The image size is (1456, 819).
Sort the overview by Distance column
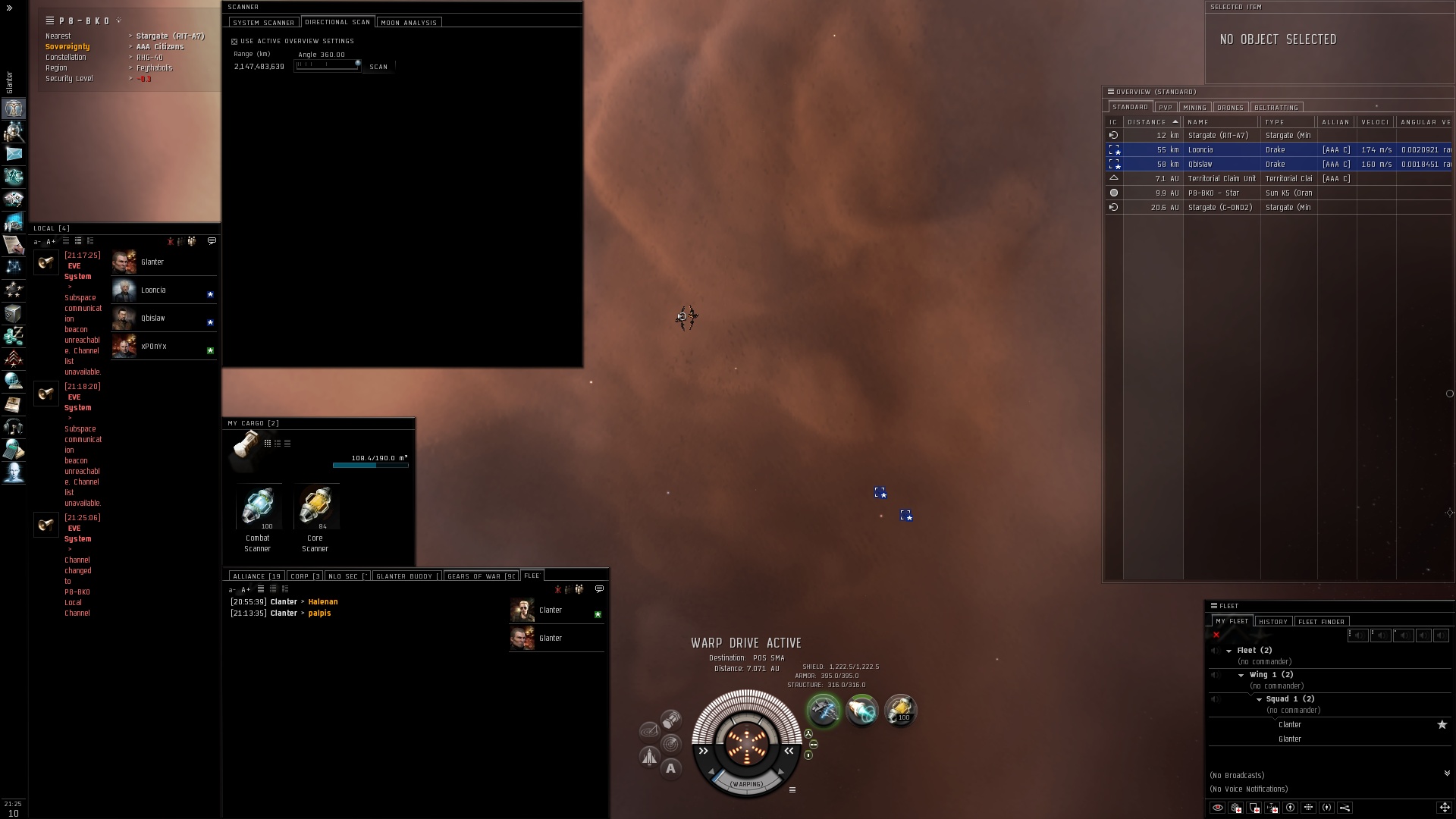point(1147,122)
